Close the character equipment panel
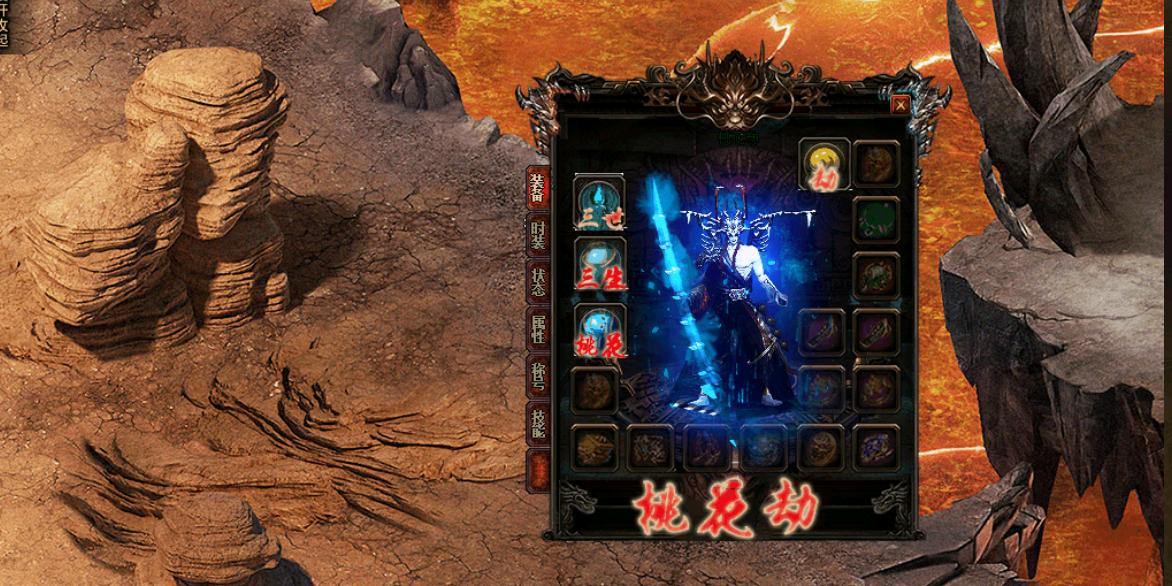 click(x=900, y=104)
